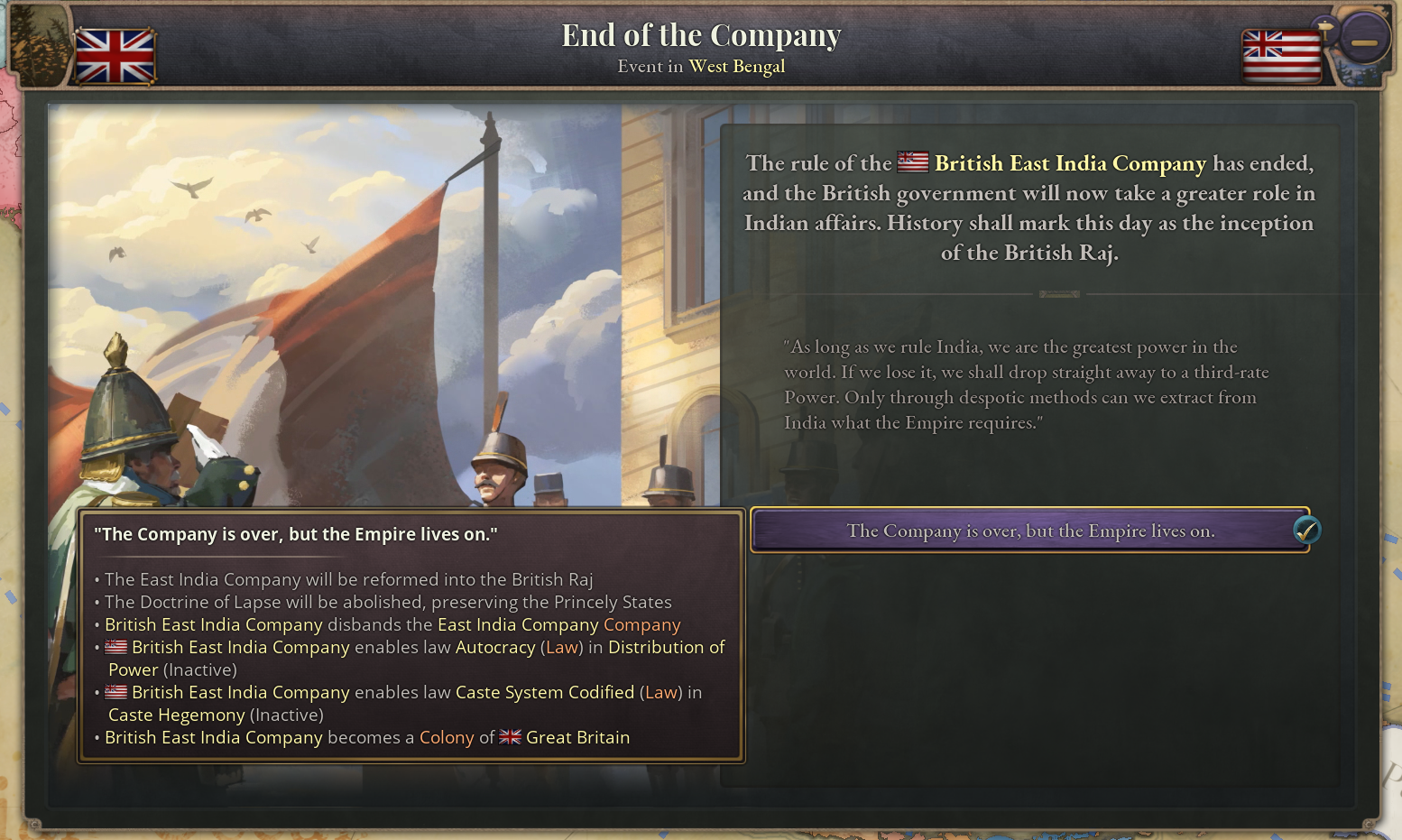
Task: Open the Distribution of Power link
Action: 666,647
